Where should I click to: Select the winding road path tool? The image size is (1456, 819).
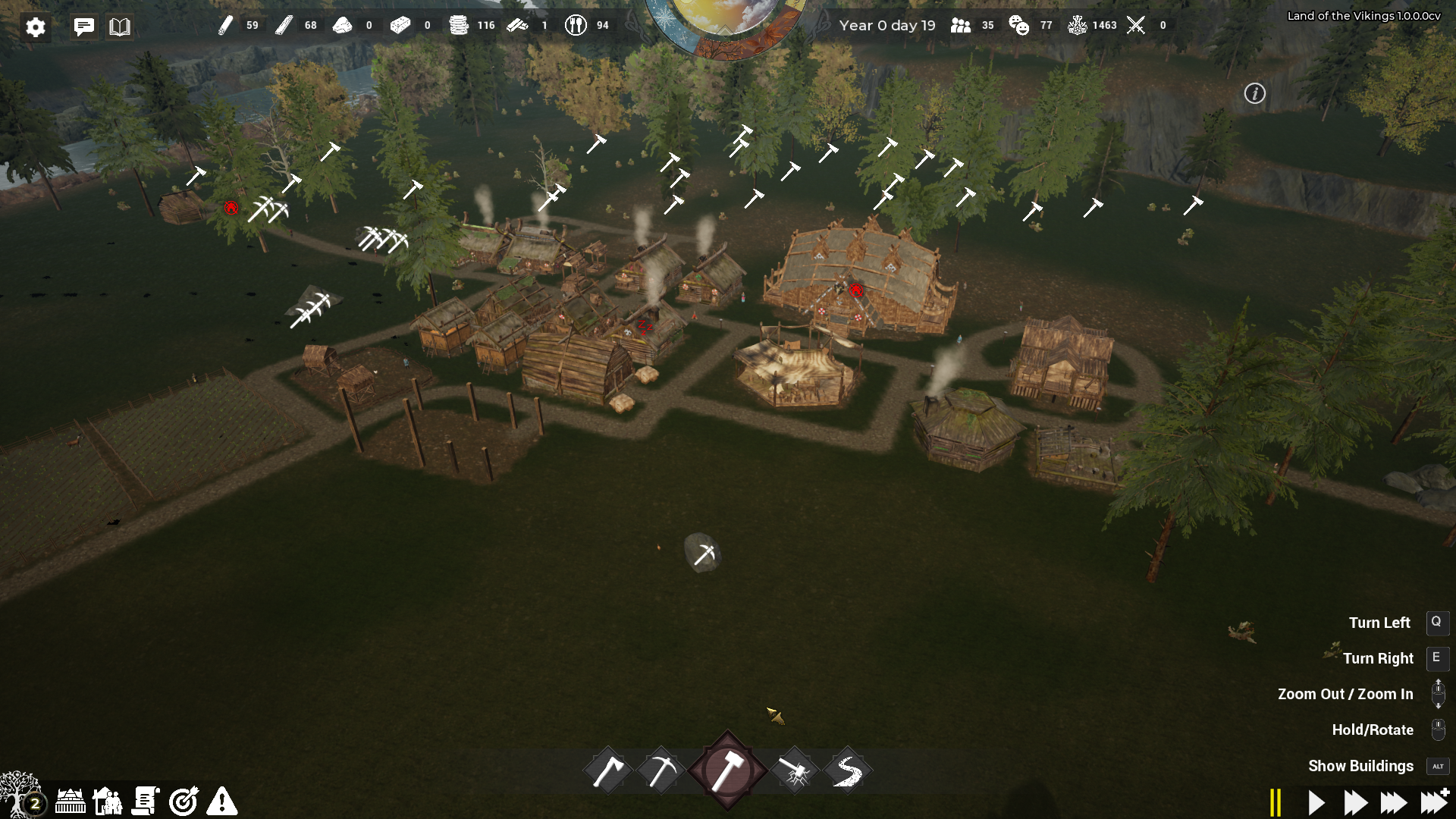(847, 772)
